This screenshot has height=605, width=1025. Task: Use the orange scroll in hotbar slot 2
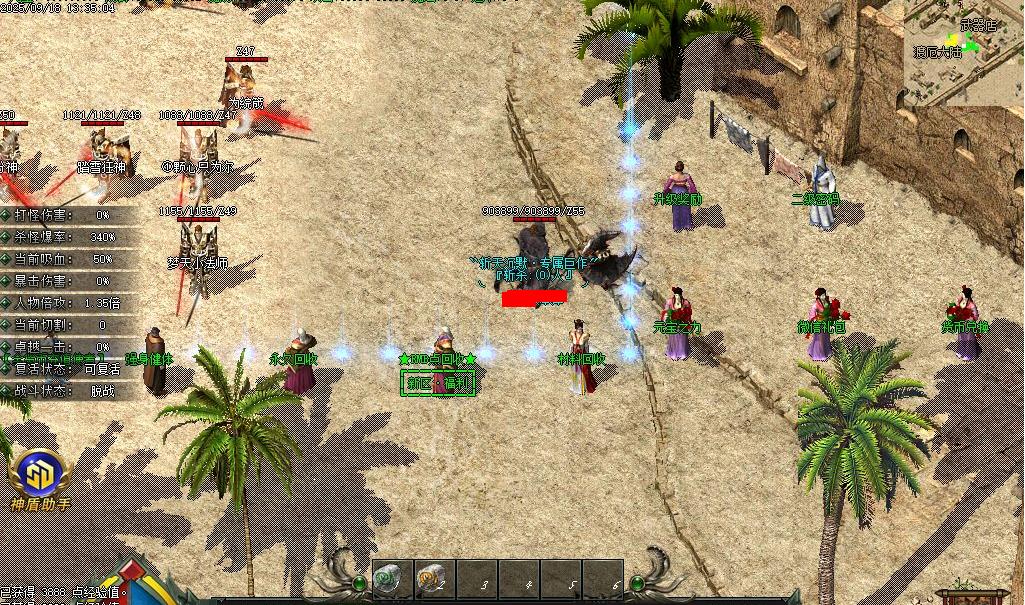(431, 578)
